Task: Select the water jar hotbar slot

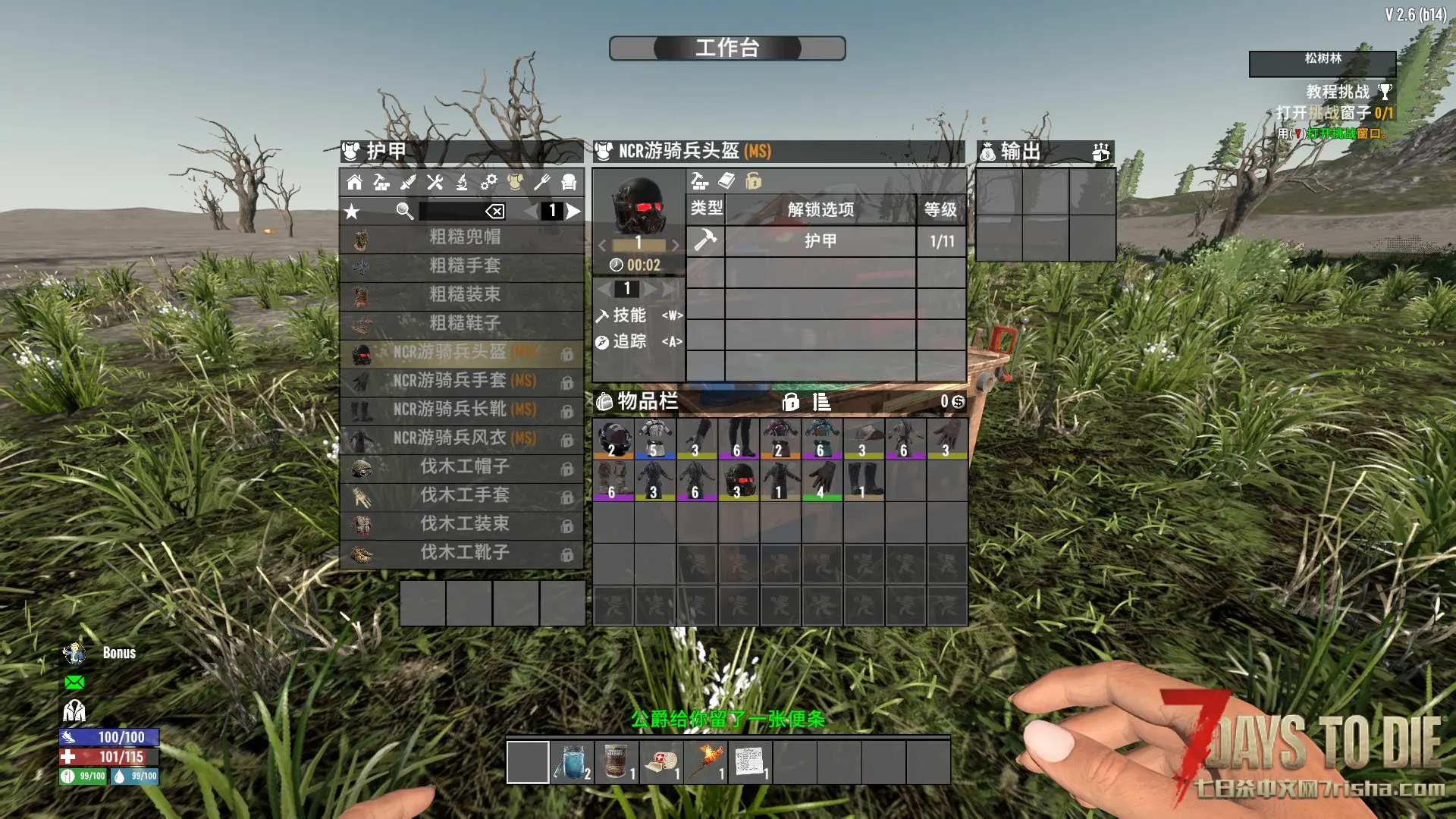Action: tap(572, 762)
